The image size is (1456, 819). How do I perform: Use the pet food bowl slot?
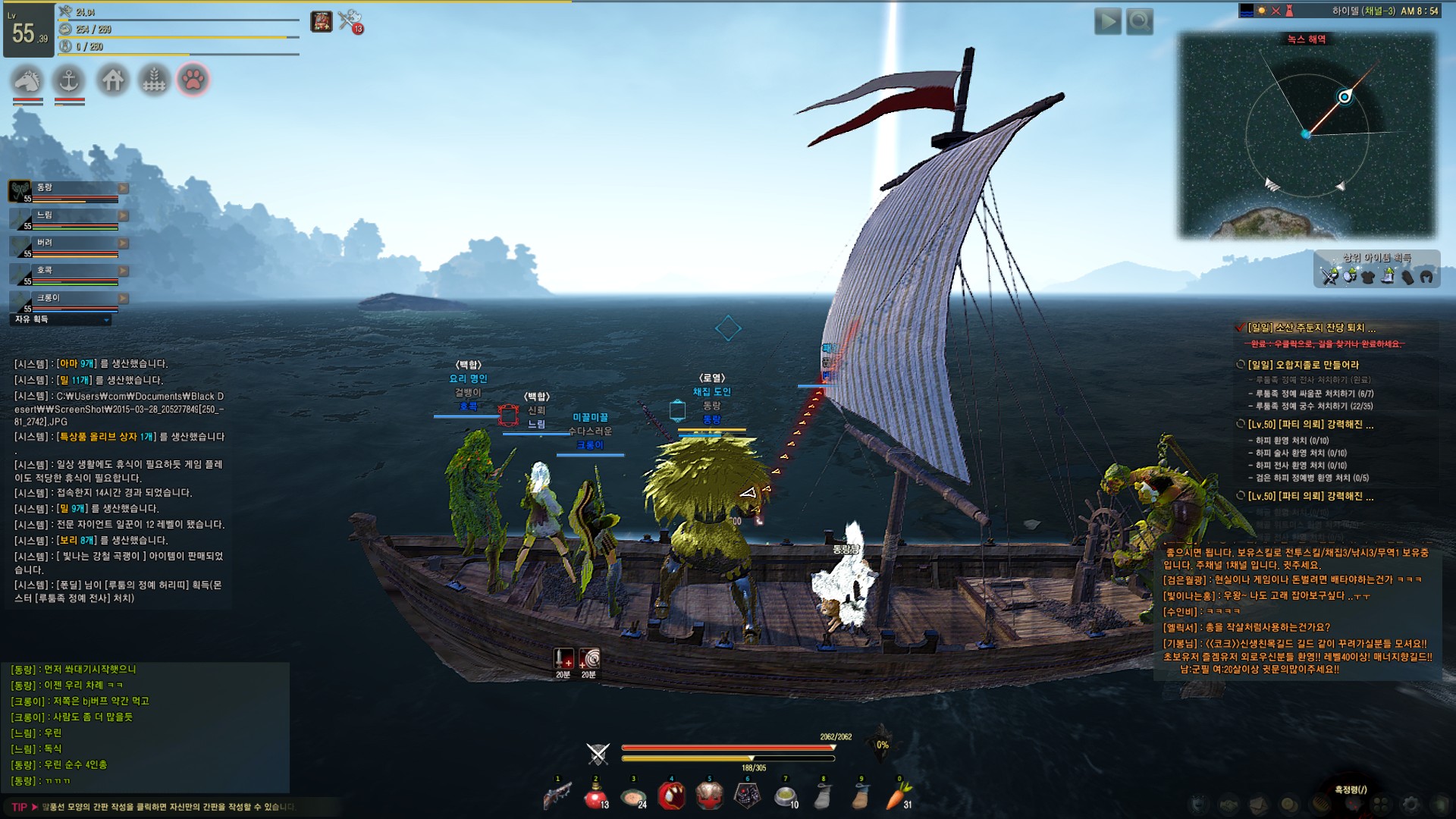(786, 796)
